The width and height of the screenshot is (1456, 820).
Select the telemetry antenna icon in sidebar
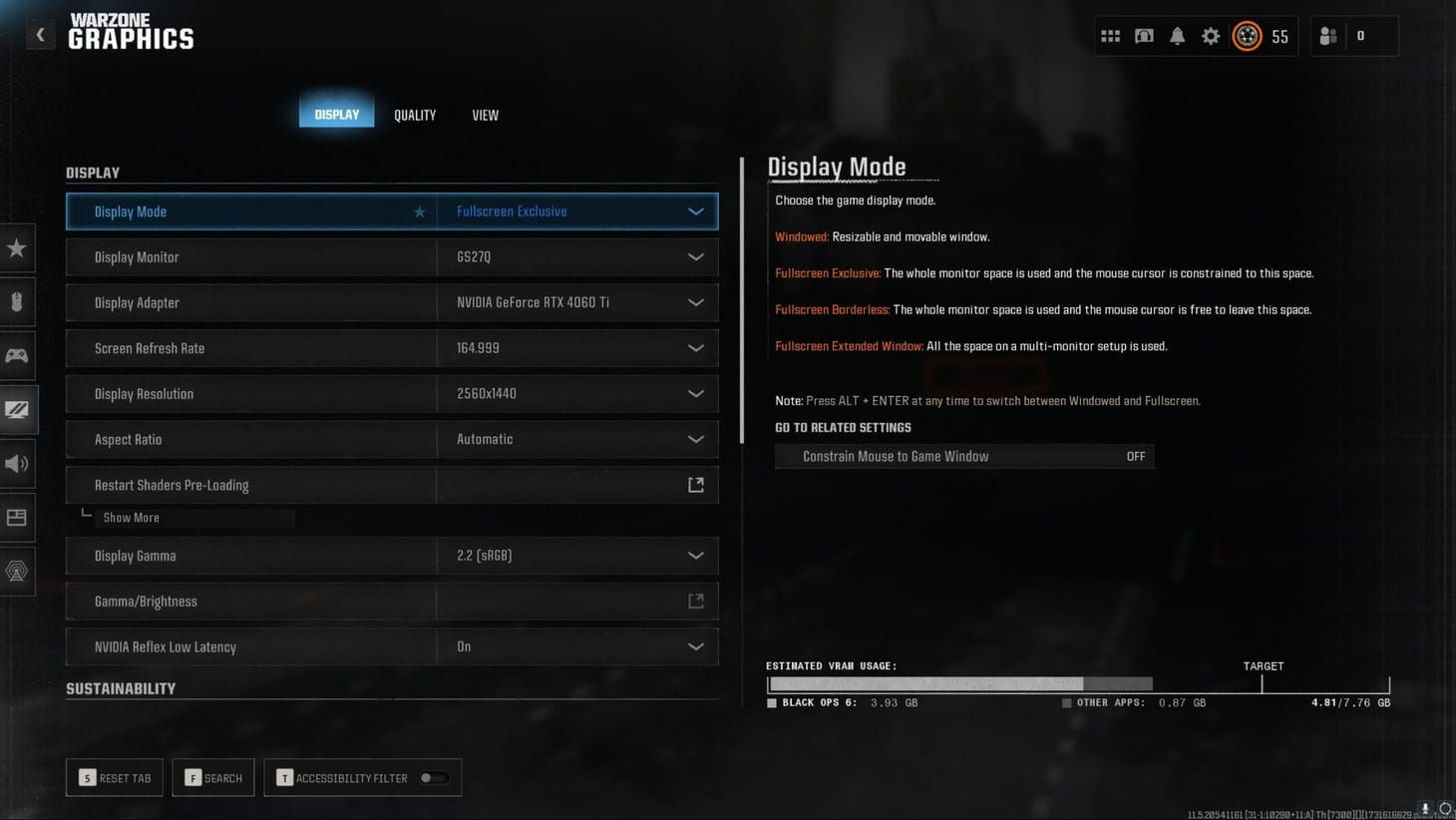coord(17,571)
